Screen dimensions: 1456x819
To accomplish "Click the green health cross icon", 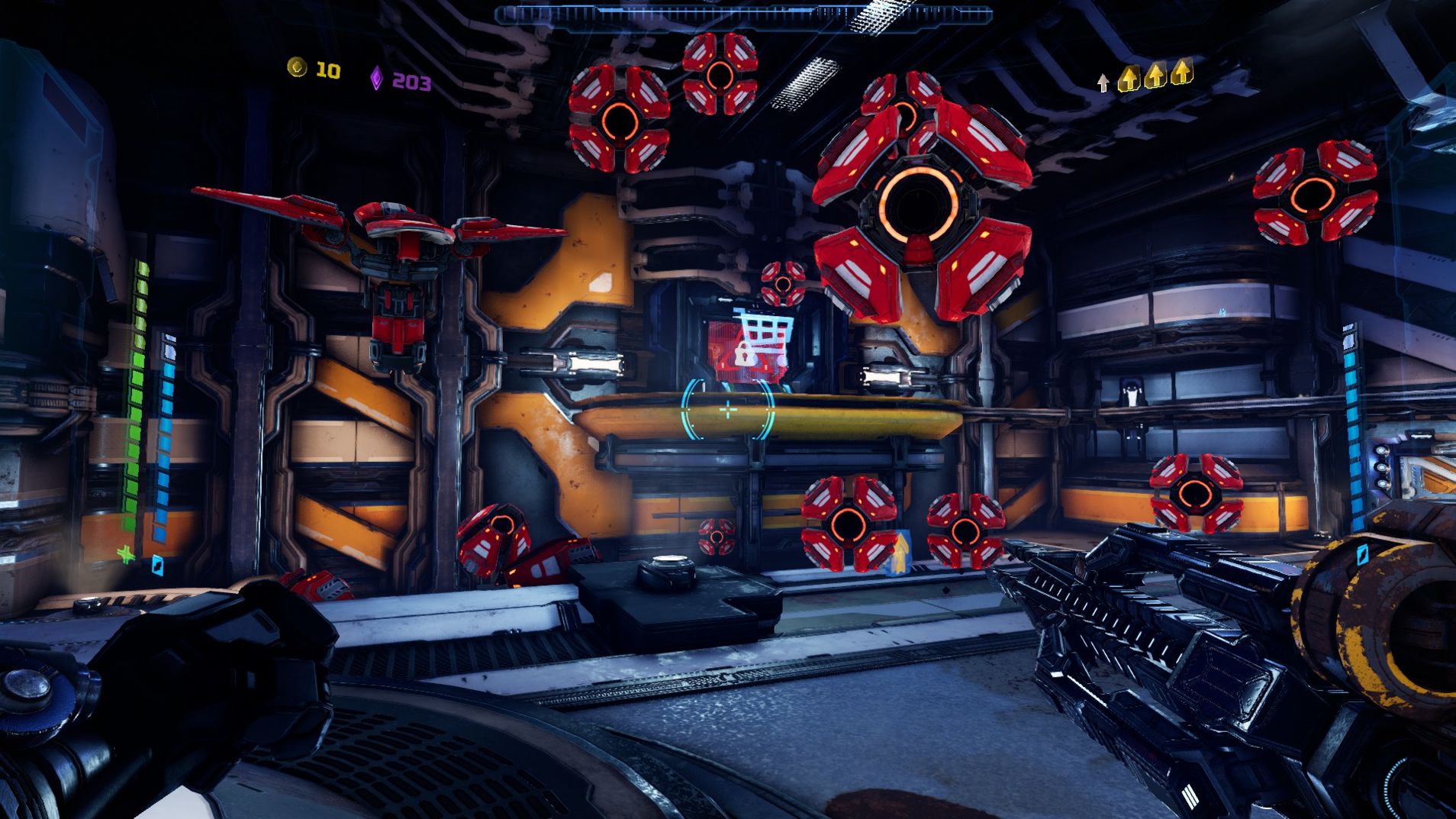I will point(126,554).
